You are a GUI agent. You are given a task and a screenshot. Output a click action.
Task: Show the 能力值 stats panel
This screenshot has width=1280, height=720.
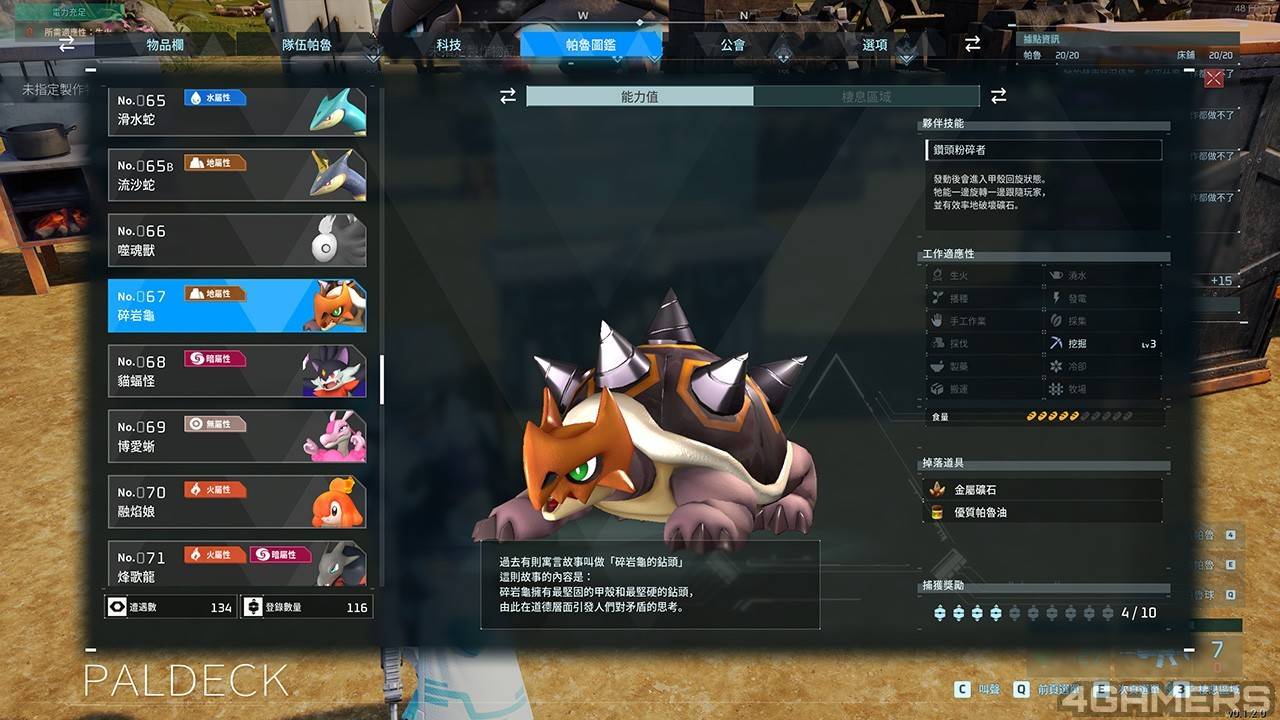(x=640, y=96)
